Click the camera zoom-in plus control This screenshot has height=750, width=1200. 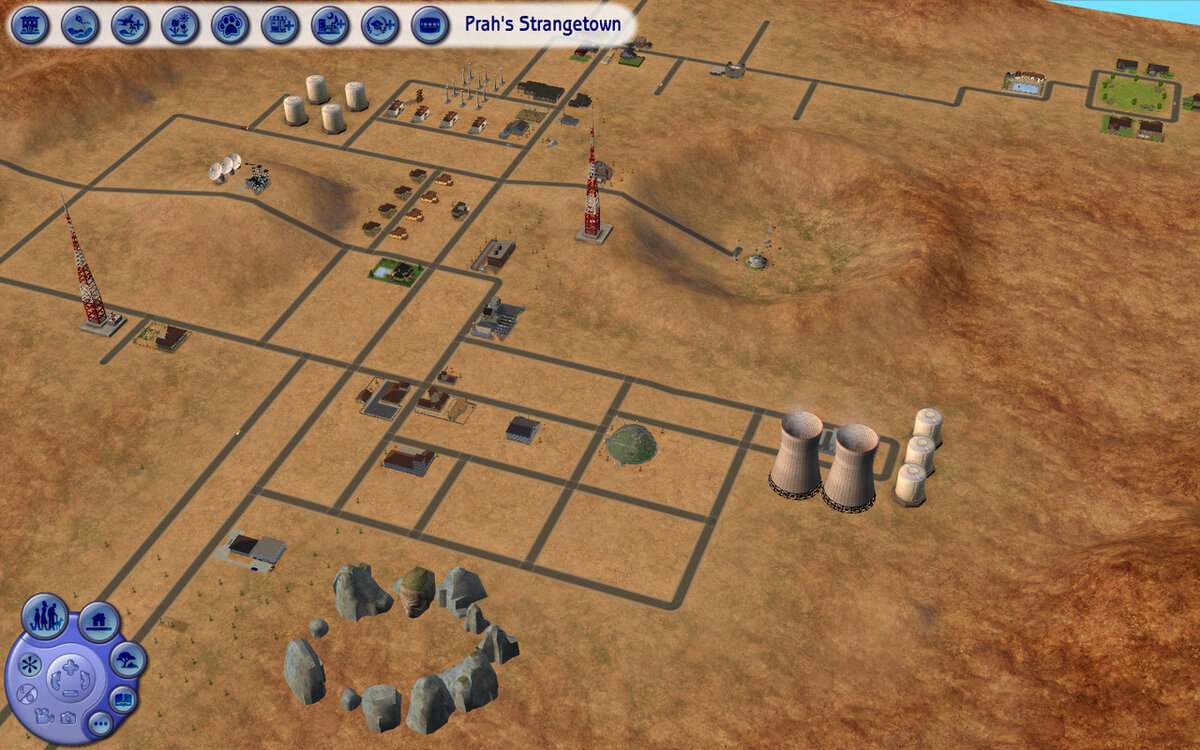69,667
